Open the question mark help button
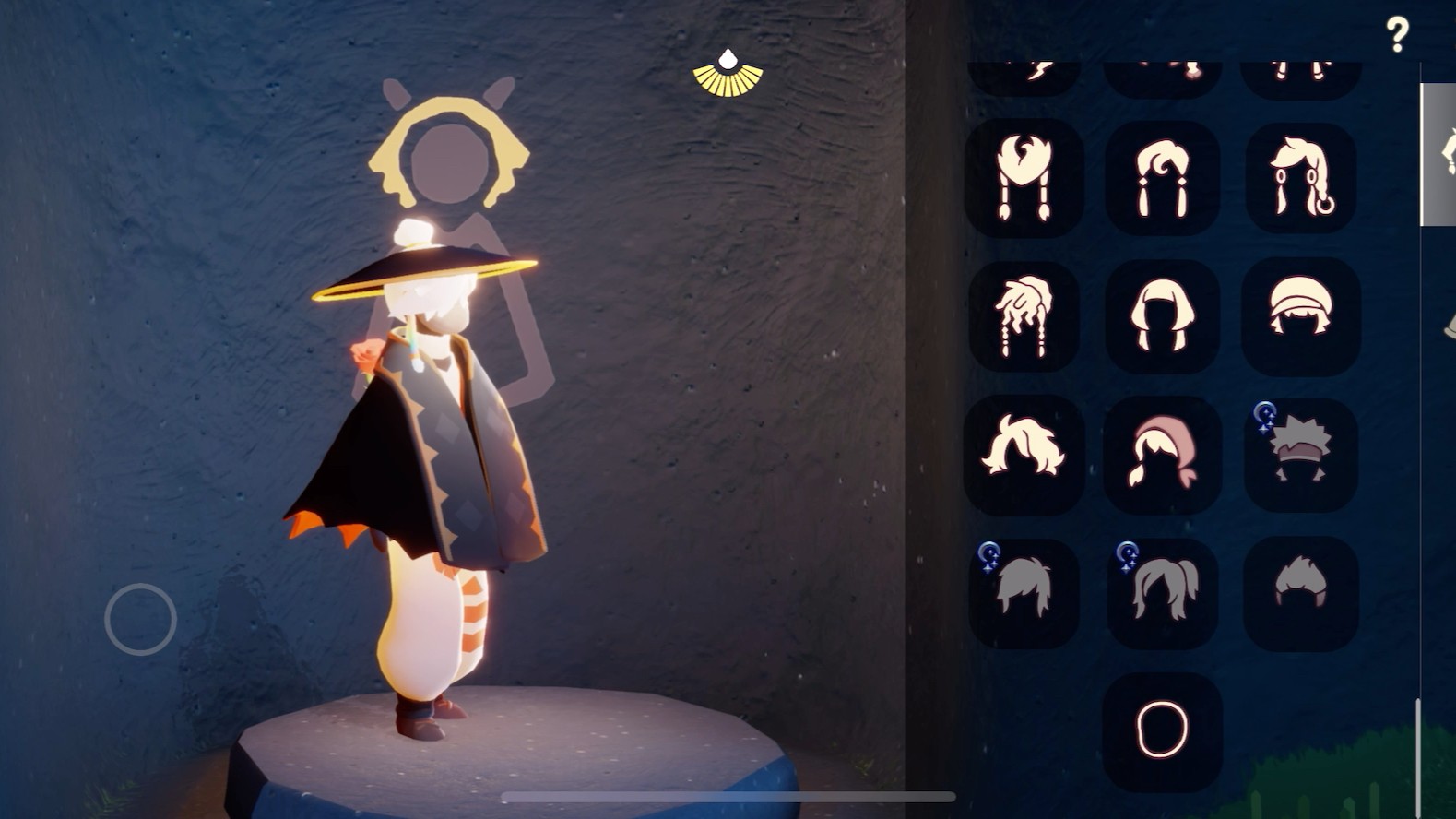Viewport: 1456px width, 819px height. [1397, 35]
